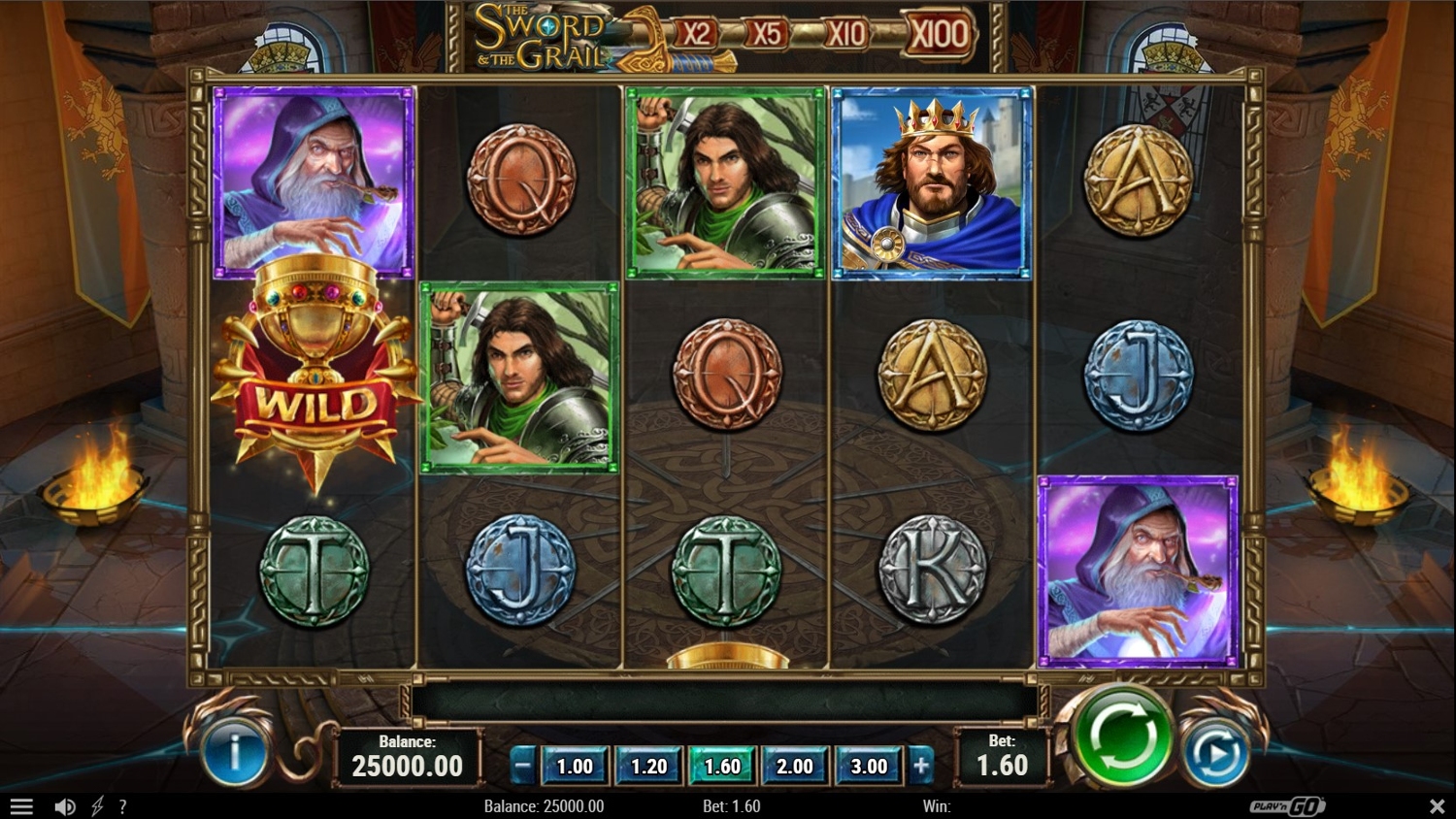The image size is (1456, 819).
Task: Pick the 3.00 bet option
Action: click(x=869, y=767)
